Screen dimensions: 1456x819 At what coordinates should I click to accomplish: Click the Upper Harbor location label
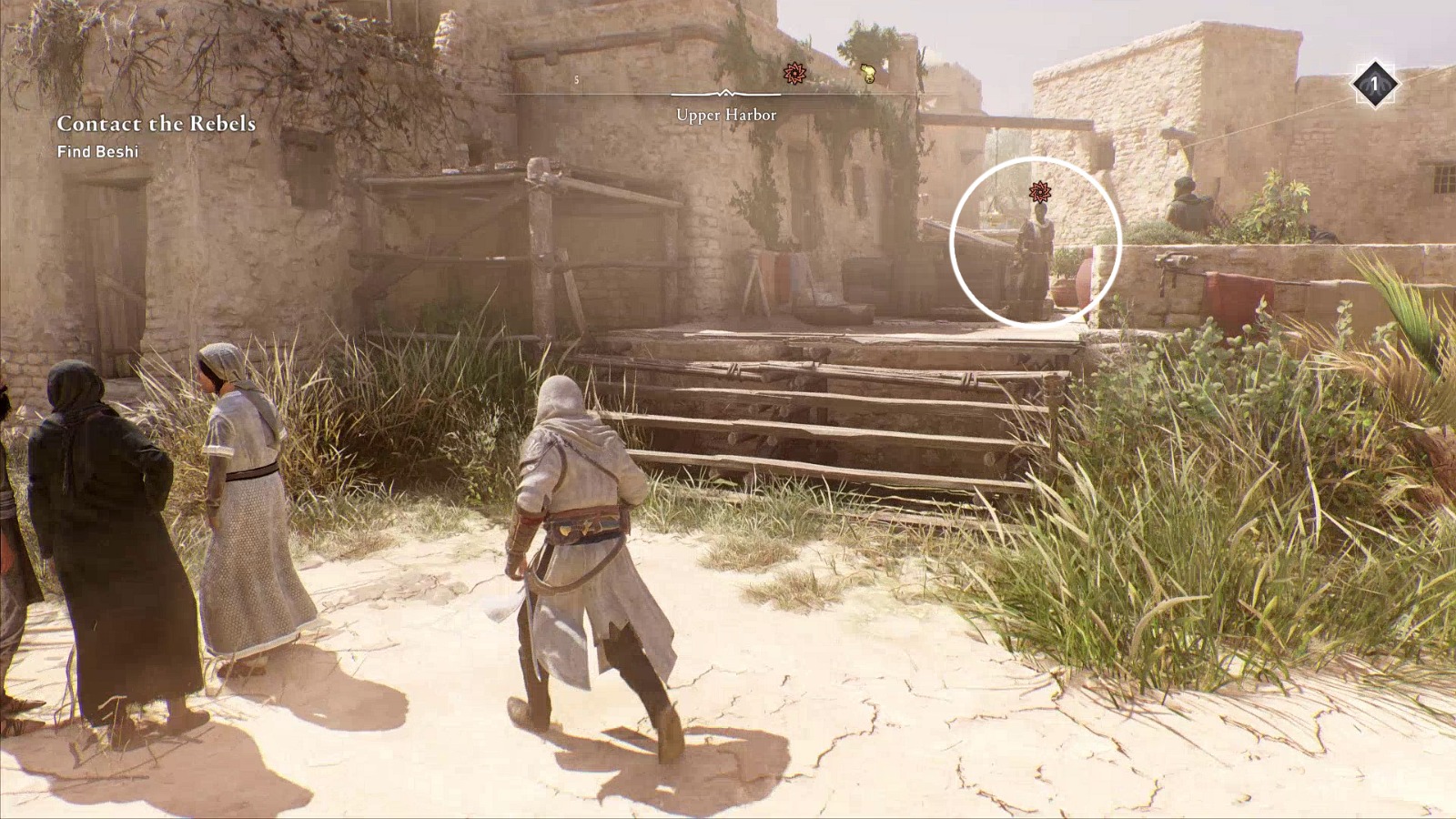pos(725,116)
